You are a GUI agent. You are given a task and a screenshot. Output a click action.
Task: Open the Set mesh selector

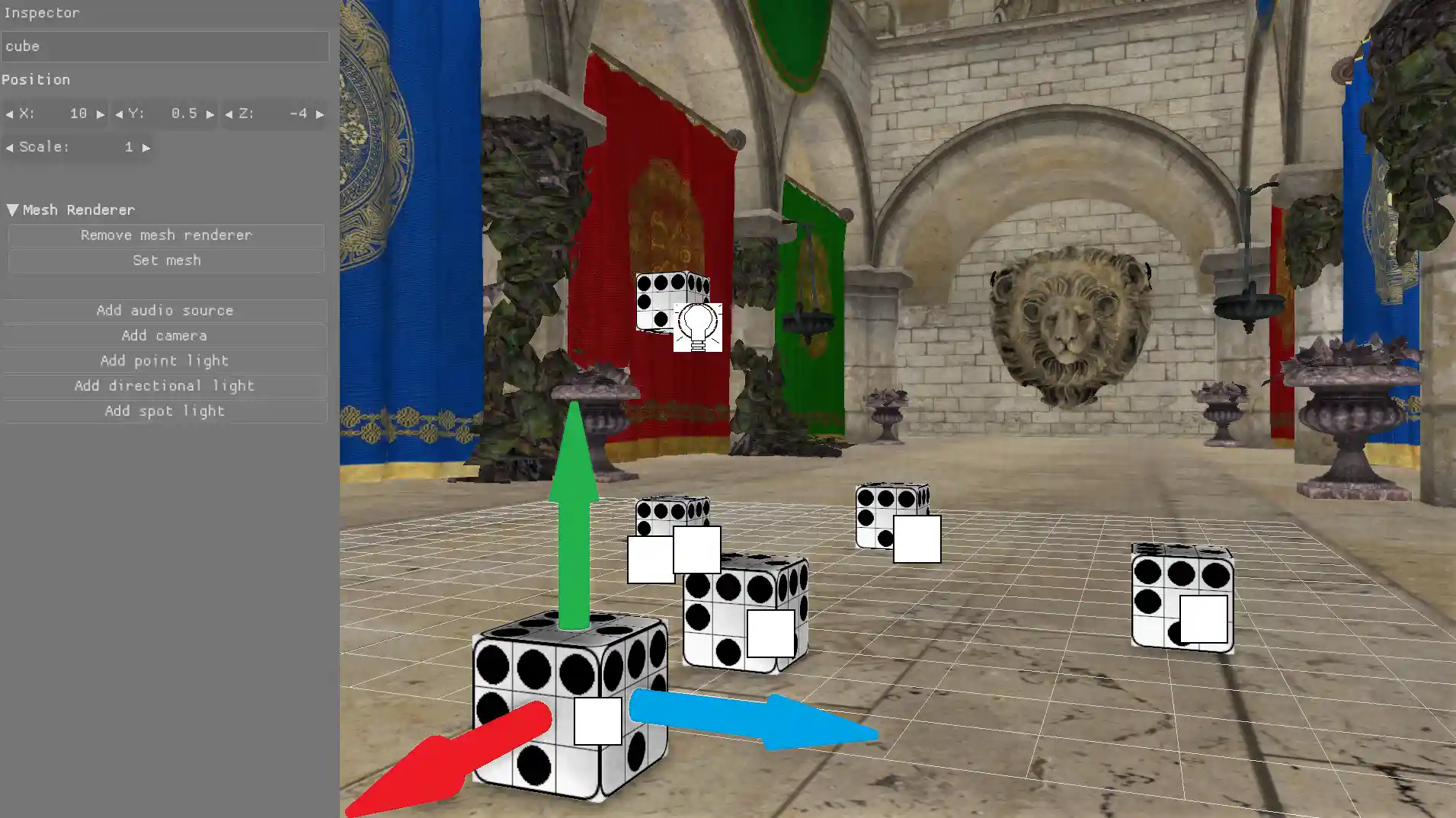[165, 260]
